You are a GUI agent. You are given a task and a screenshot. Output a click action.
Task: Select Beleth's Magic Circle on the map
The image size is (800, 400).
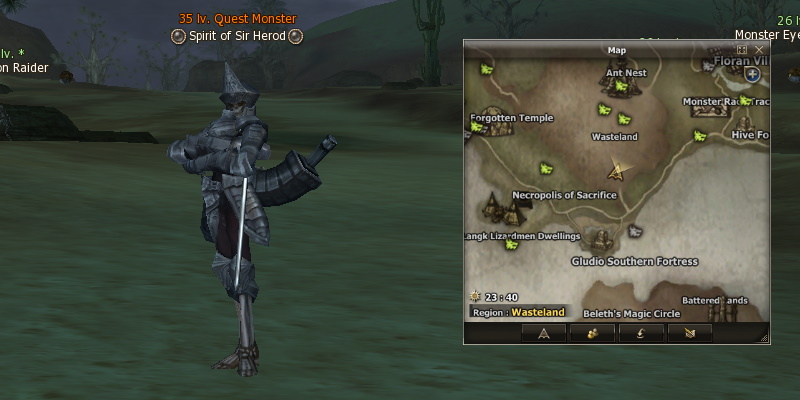coord(631,313)
